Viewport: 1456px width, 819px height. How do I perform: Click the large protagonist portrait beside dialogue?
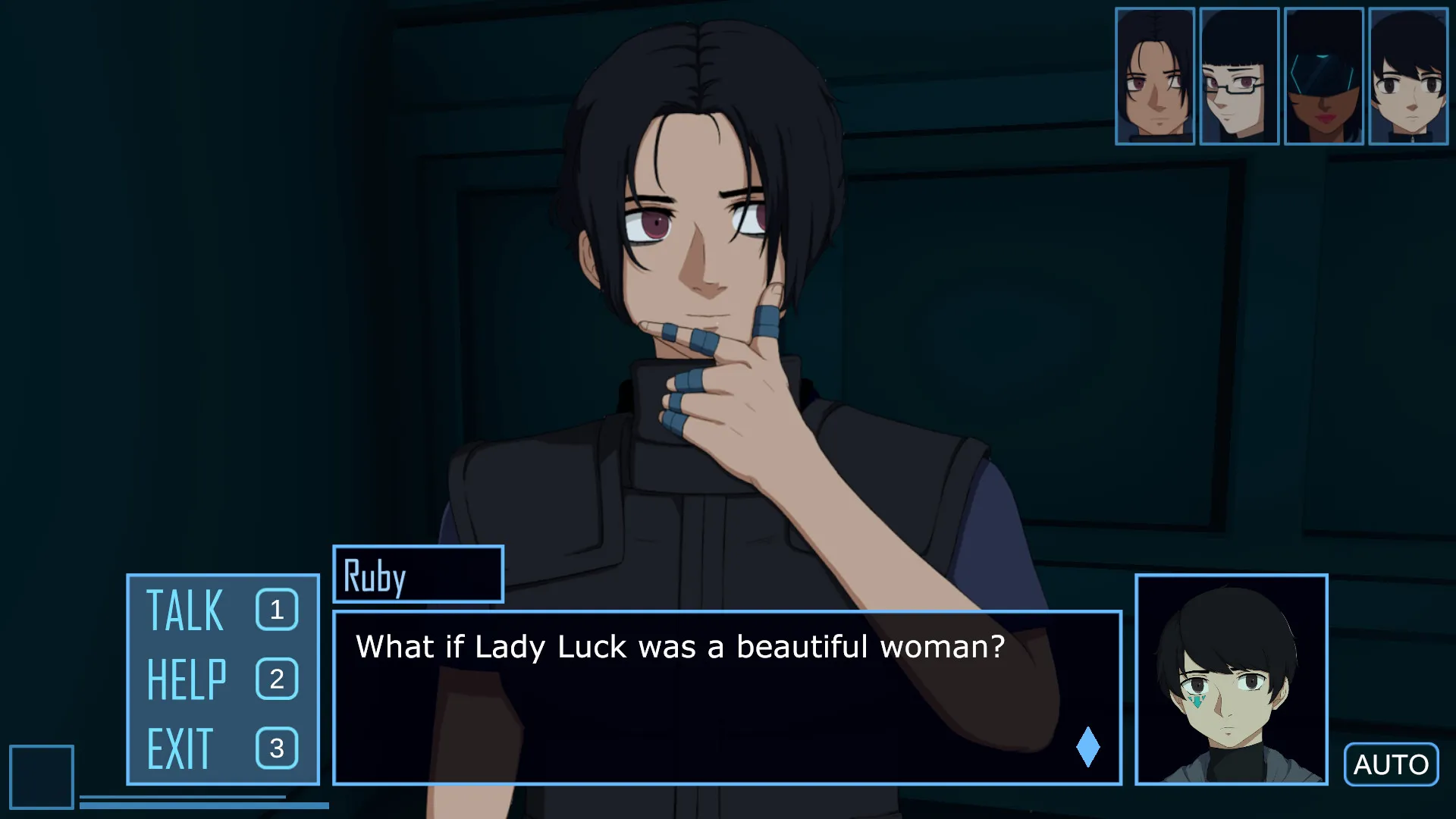(1231, 679)
